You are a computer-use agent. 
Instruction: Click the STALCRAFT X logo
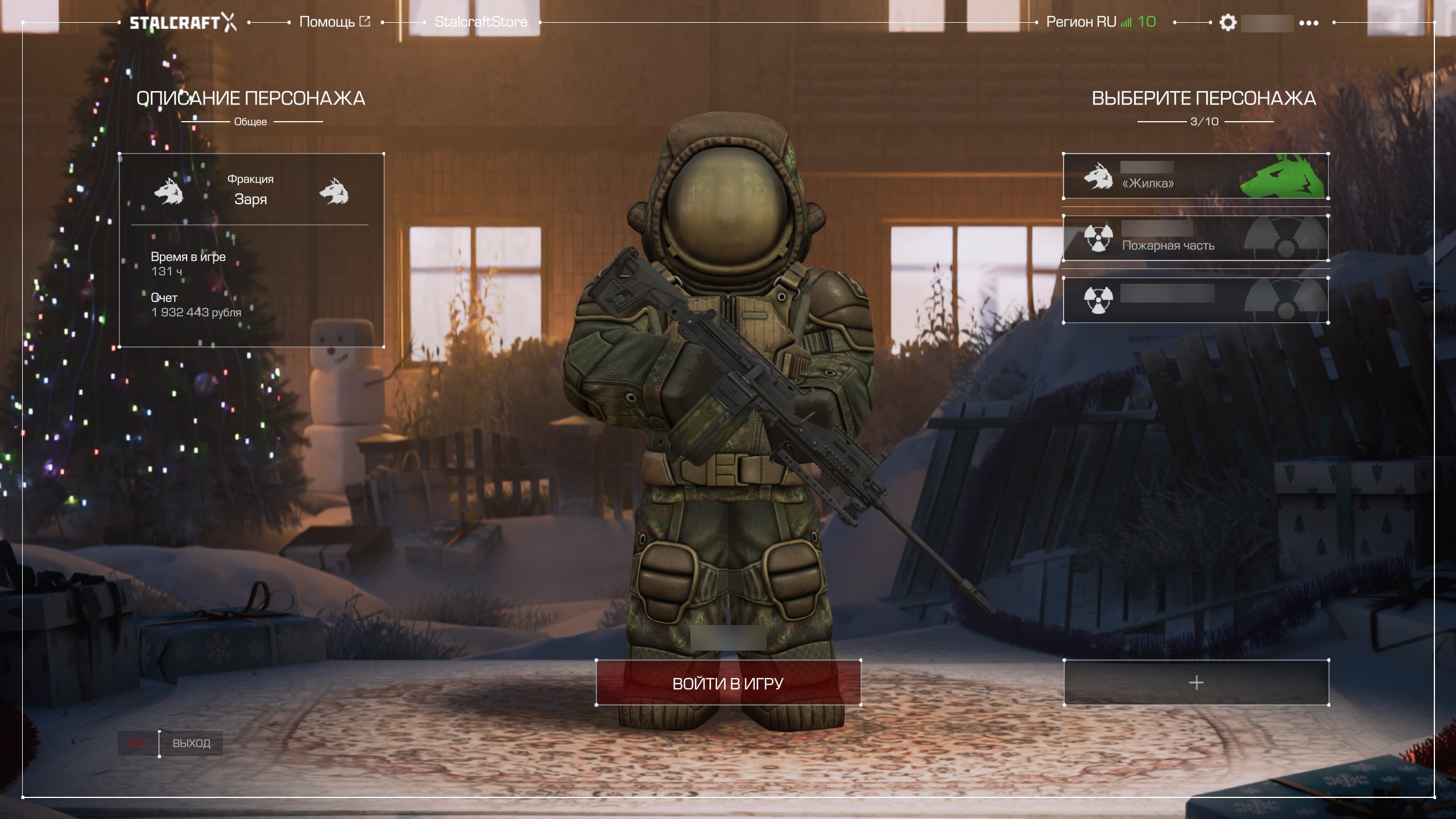click(x=183, y=23)
